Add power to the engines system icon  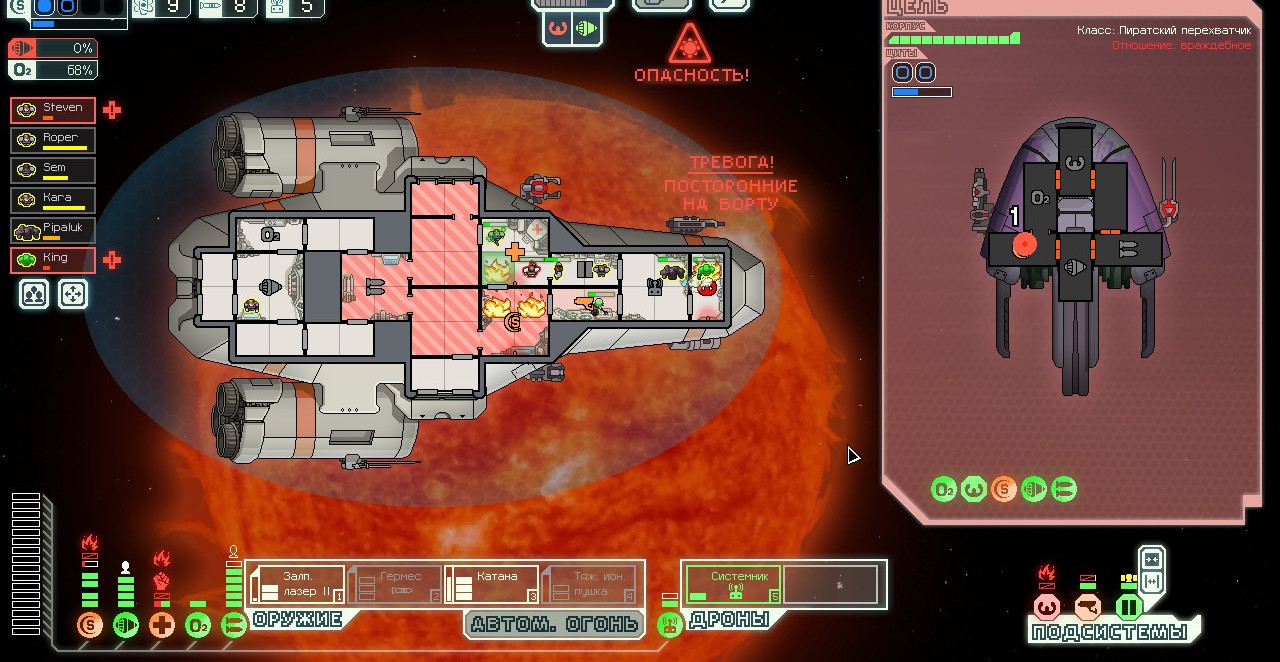tap(126, 627)
